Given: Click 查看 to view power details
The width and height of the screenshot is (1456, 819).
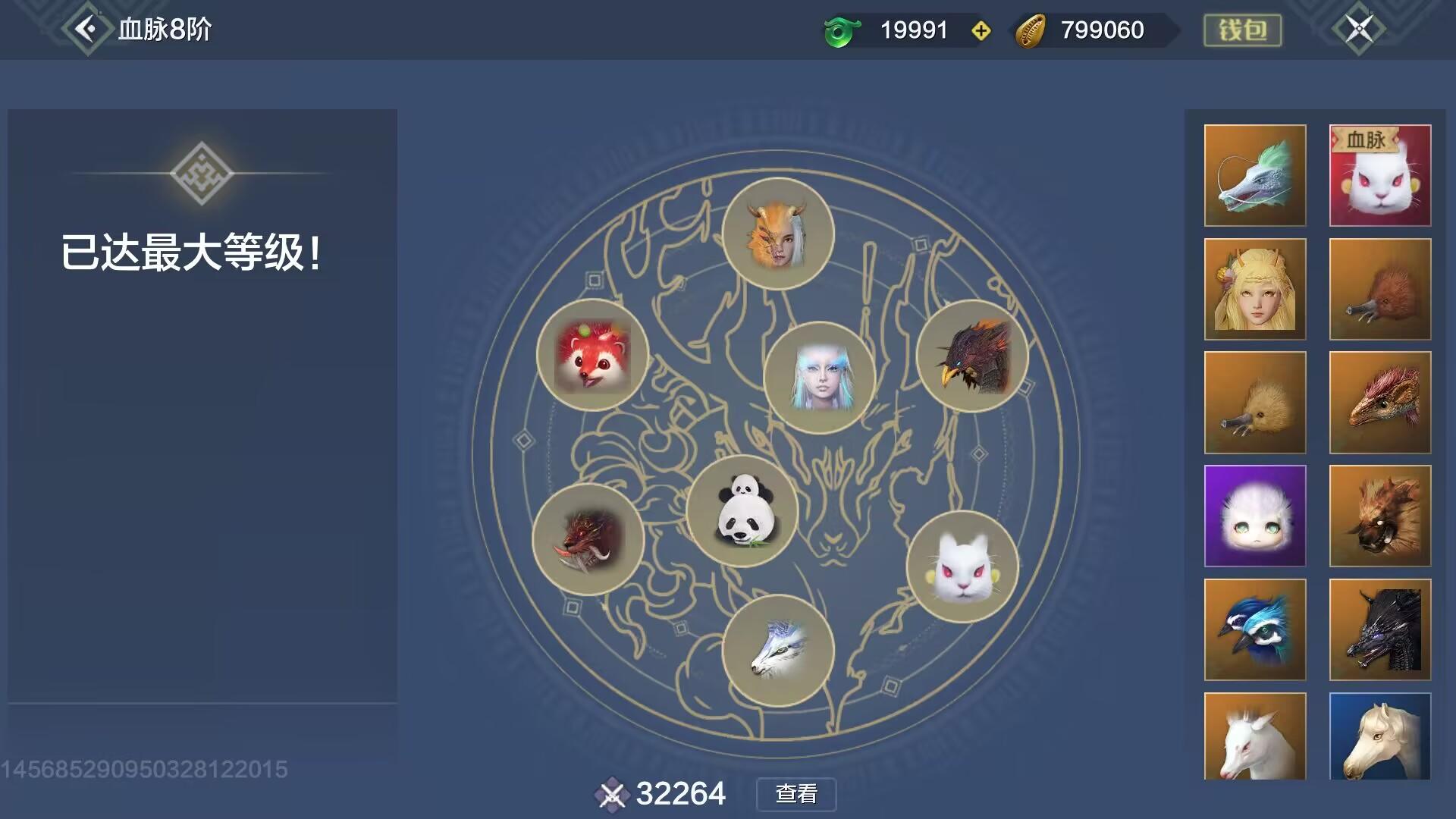Looking at the screenshot, I should pos(795,795).
